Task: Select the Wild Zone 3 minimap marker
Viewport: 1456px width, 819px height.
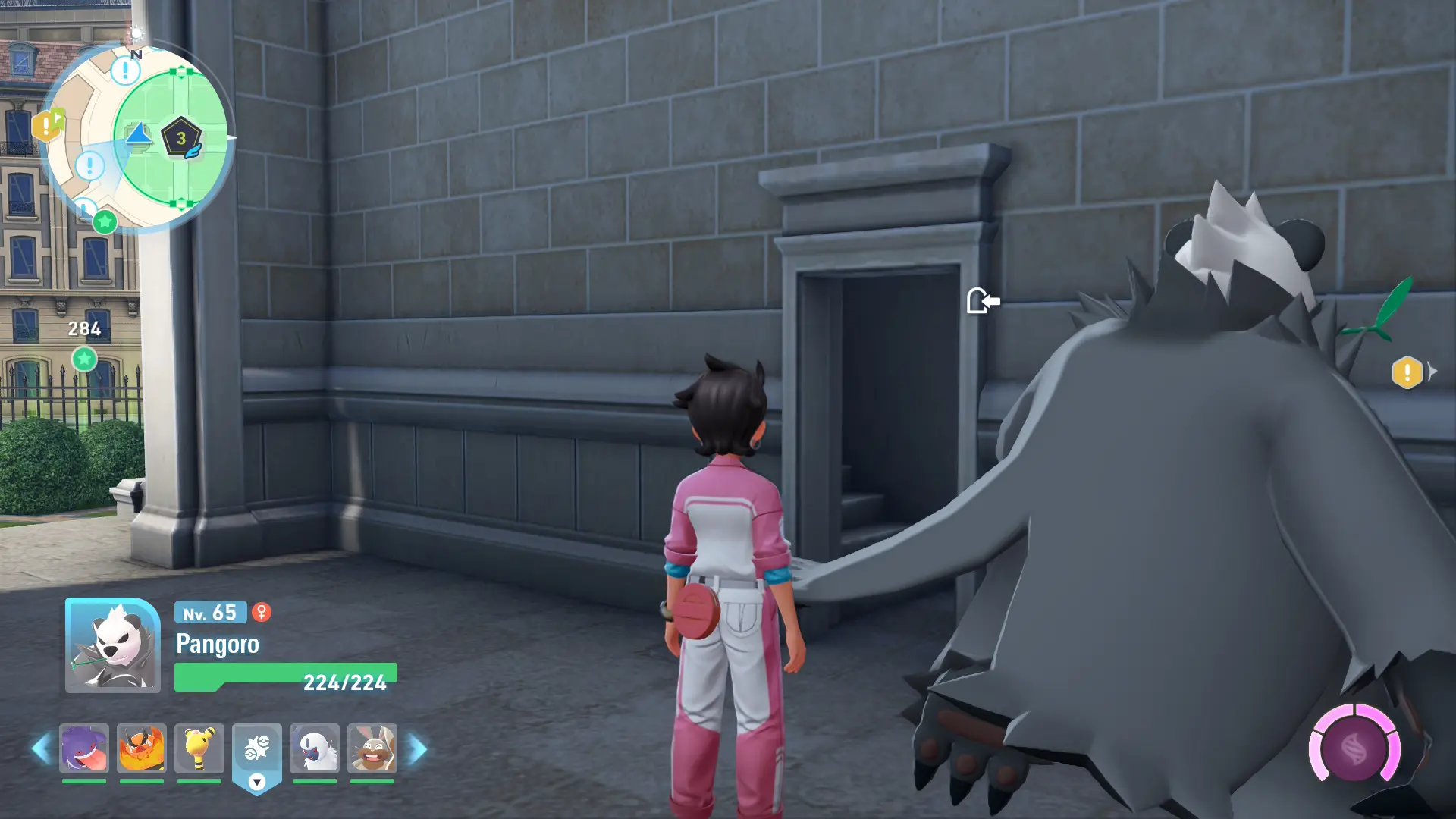Action: pyautogui.click(x=182, y=138)
